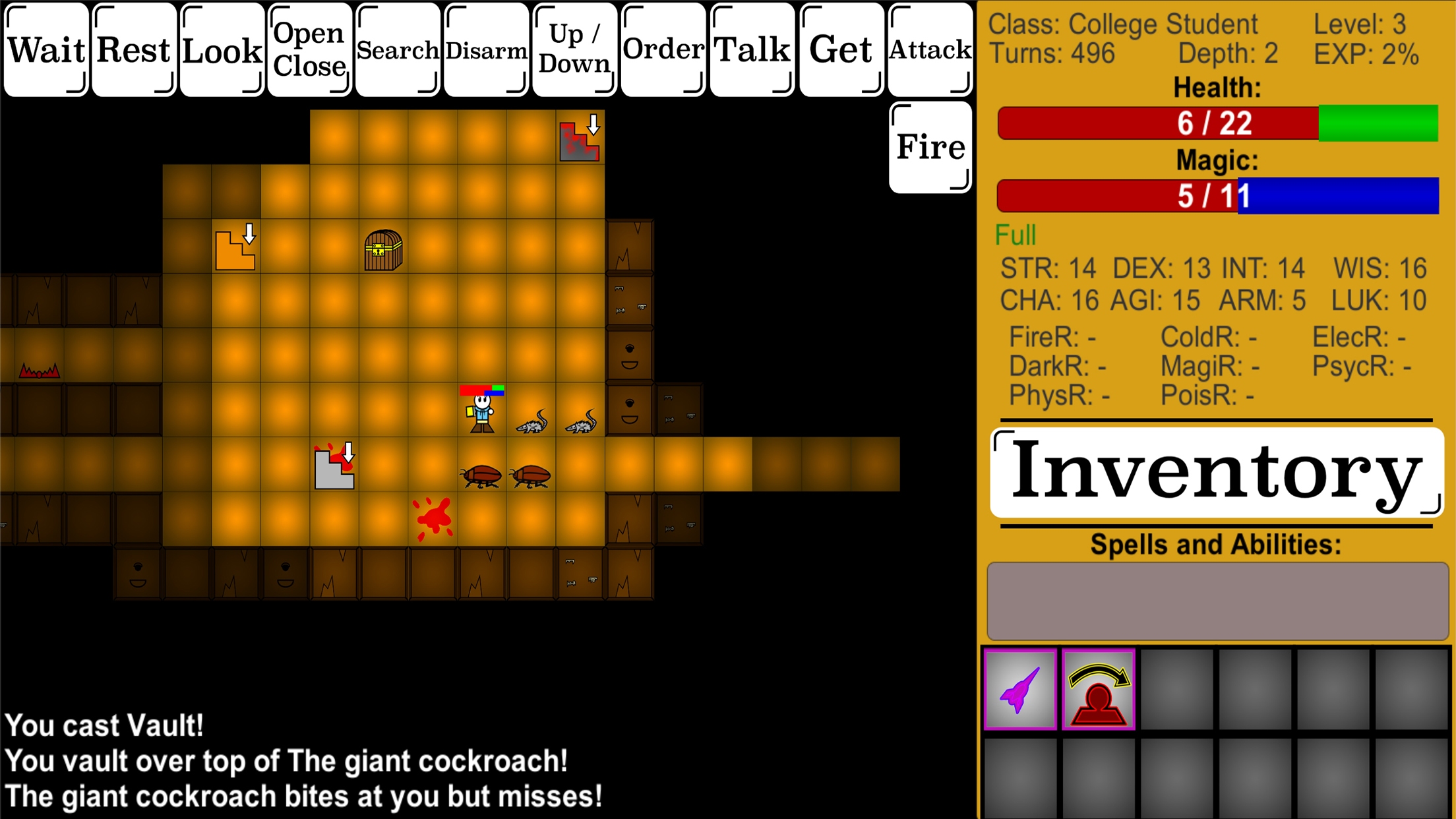This screenshot has width=1456, height=819.
Task: Select the giant cockroach below the player
Action: (481, 474)
